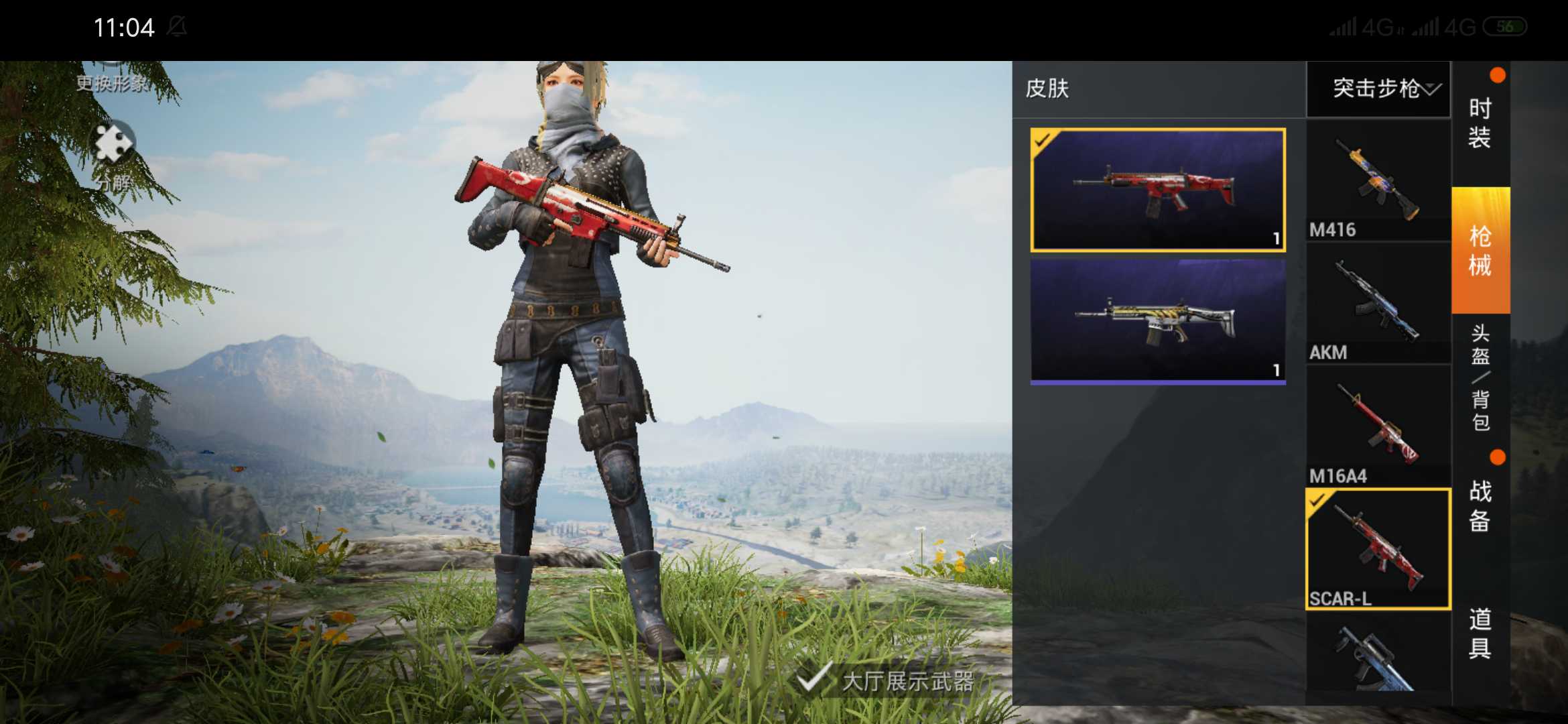This screenshot has height=724, width=1568.
Task: Choose the yellow striped SCAR-L skin
Action: point(1157,321)
